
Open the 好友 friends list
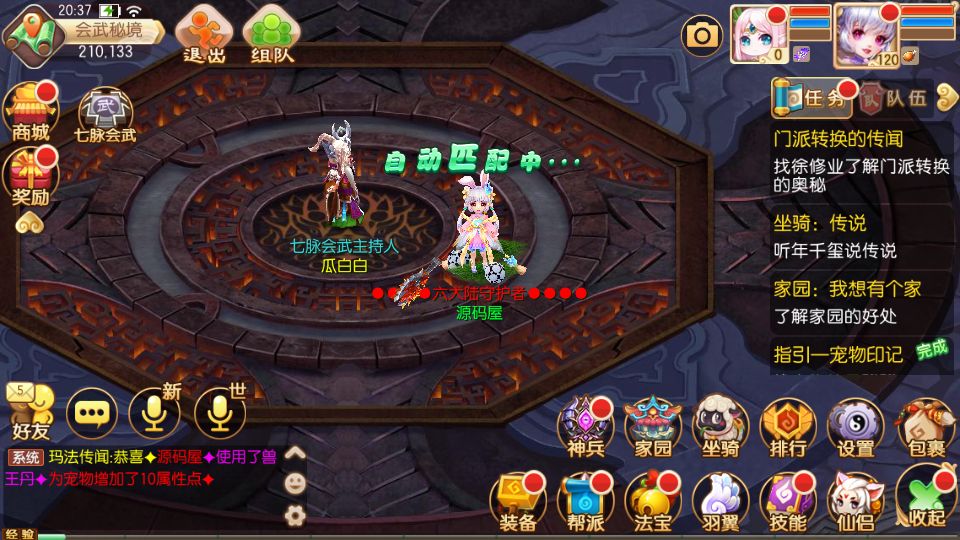tap(30, 412)
